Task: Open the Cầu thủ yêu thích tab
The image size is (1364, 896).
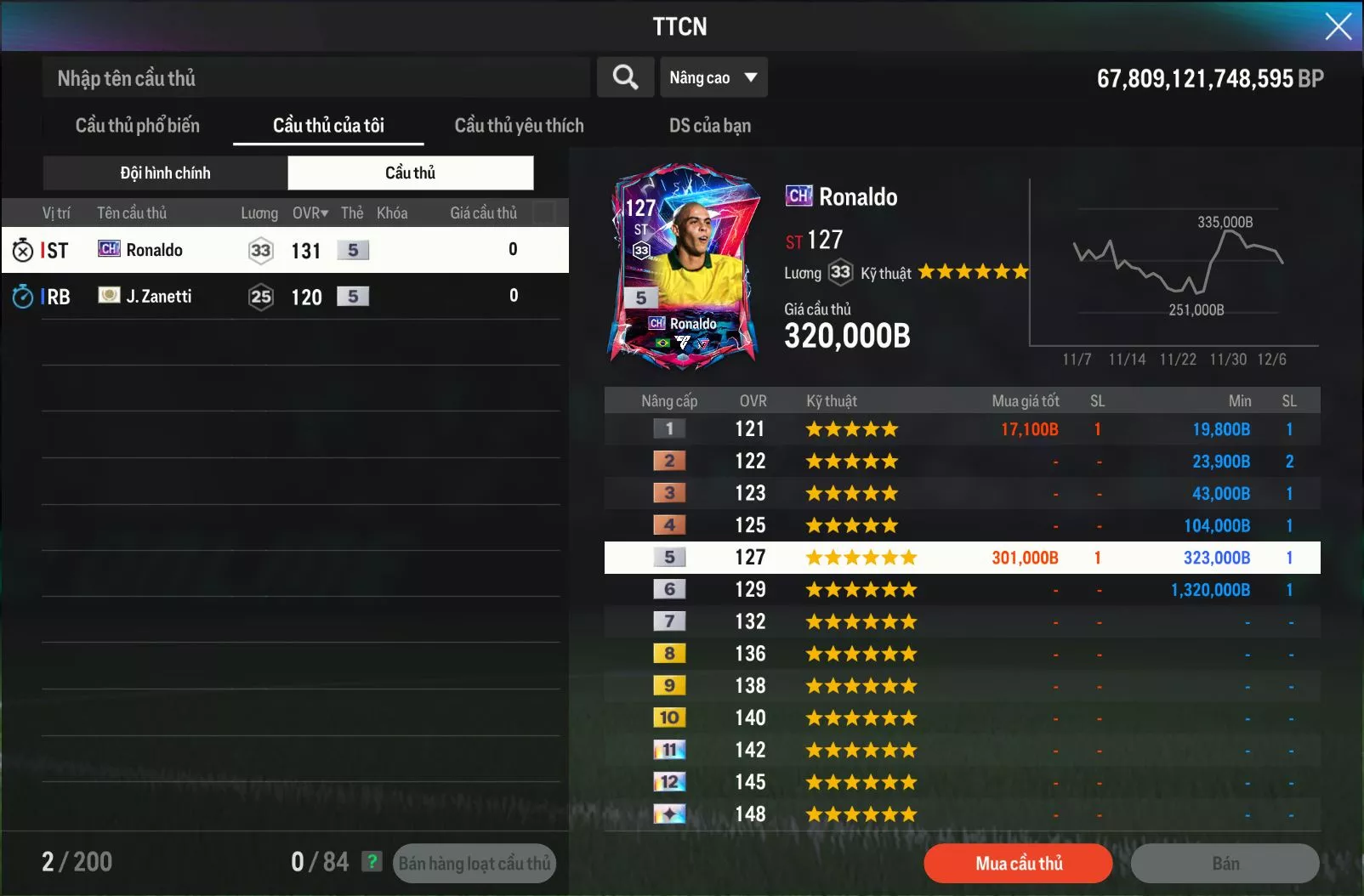Action: [519, 126]
